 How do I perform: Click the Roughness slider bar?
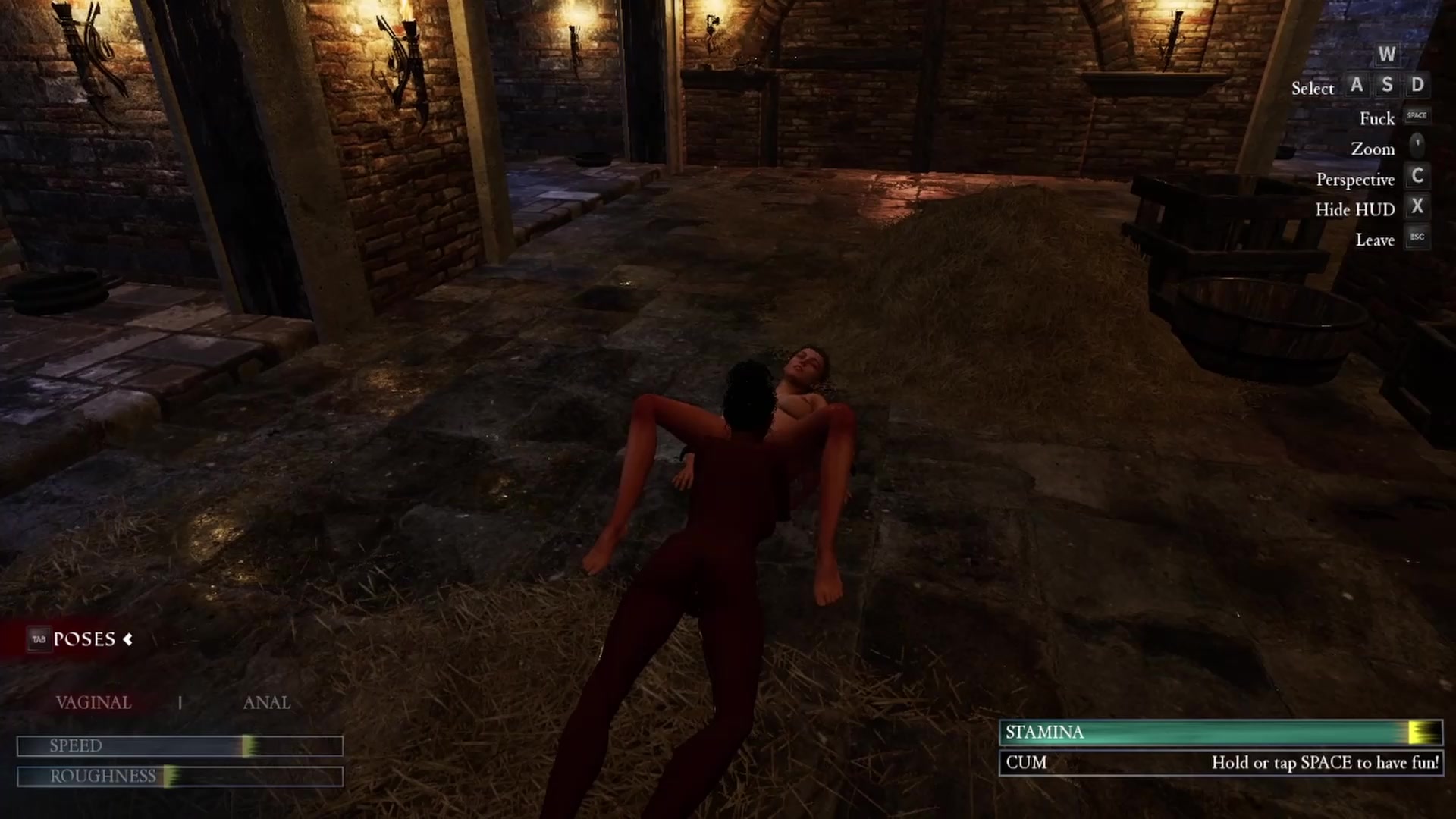[180, 777]
